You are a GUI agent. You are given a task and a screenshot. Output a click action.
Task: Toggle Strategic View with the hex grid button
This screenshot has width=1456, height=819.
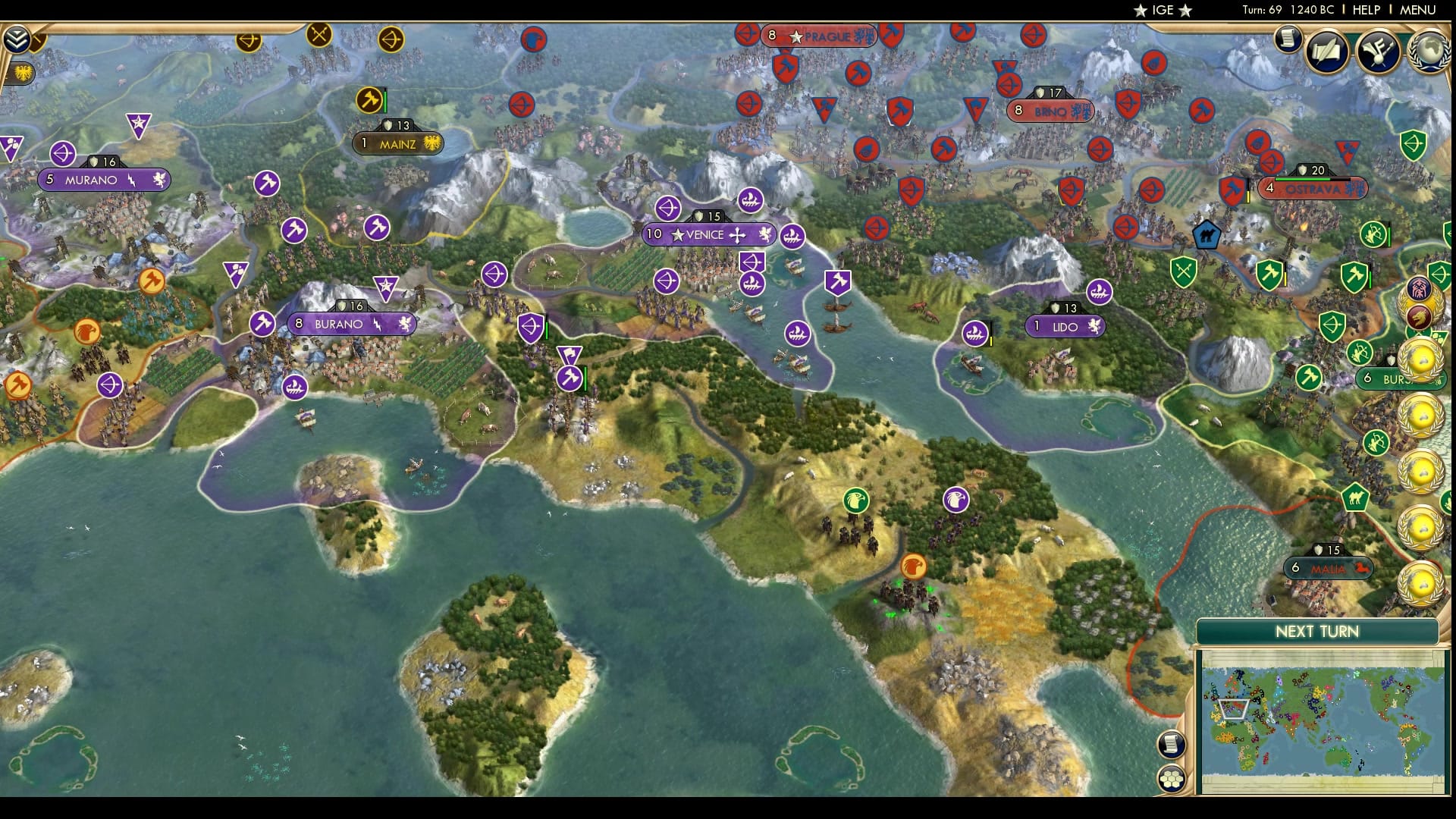pyautogui.click(x=1171, y=780)
